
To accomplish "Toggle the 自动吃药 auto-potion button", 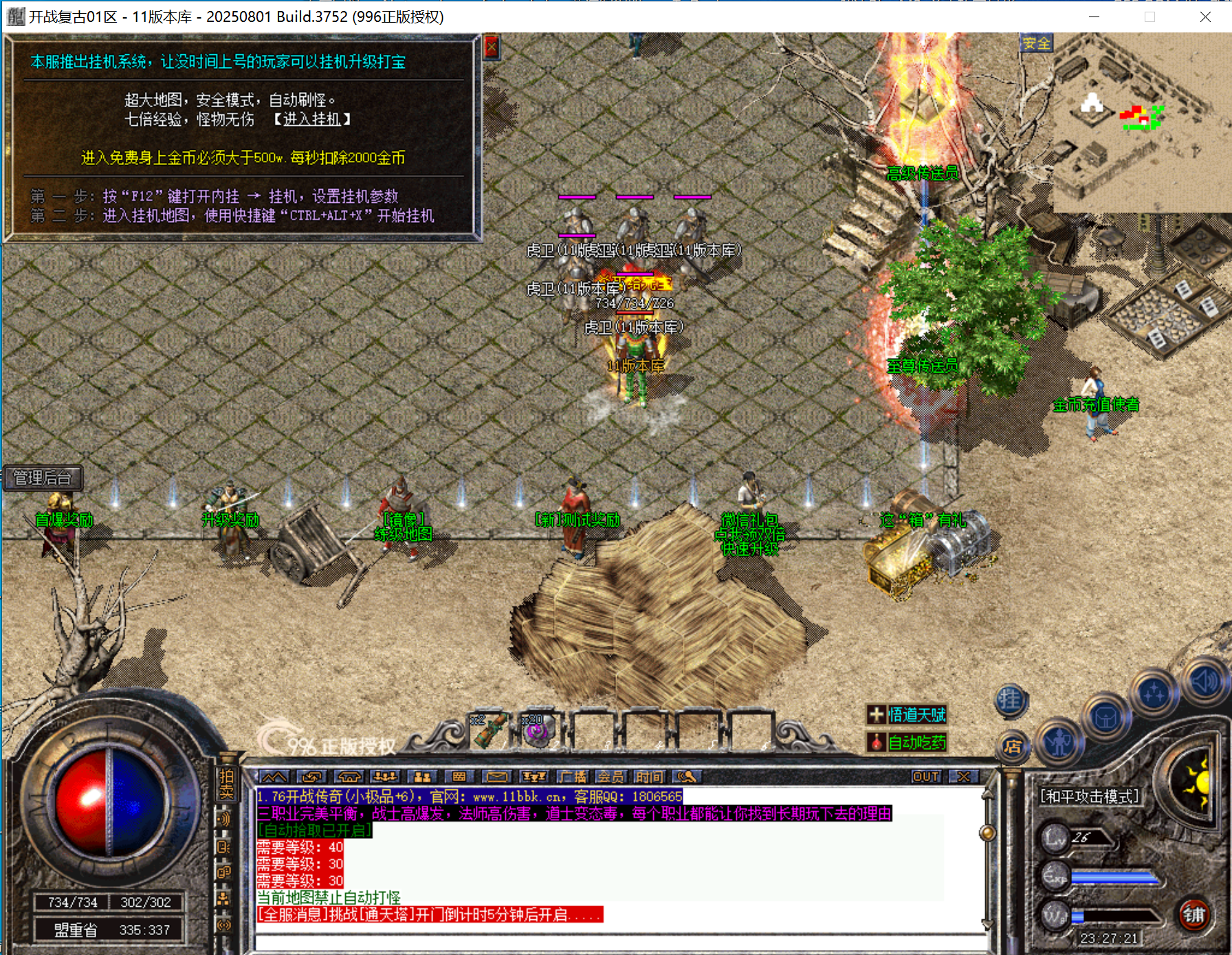I will (x=907, y=743).
